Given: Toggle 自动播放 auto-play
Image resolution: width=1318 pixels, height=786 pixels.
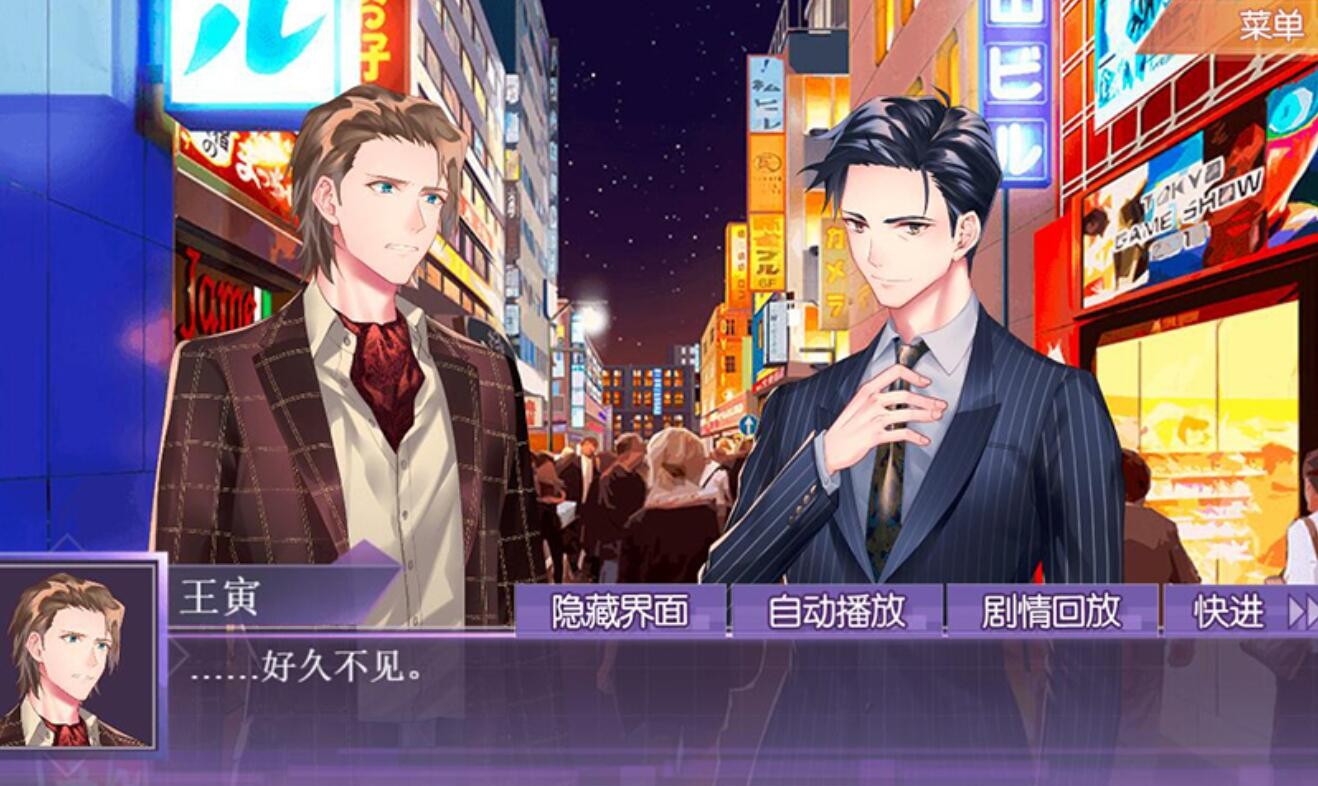Looking at the screenshot, I should tap(836, 611).
